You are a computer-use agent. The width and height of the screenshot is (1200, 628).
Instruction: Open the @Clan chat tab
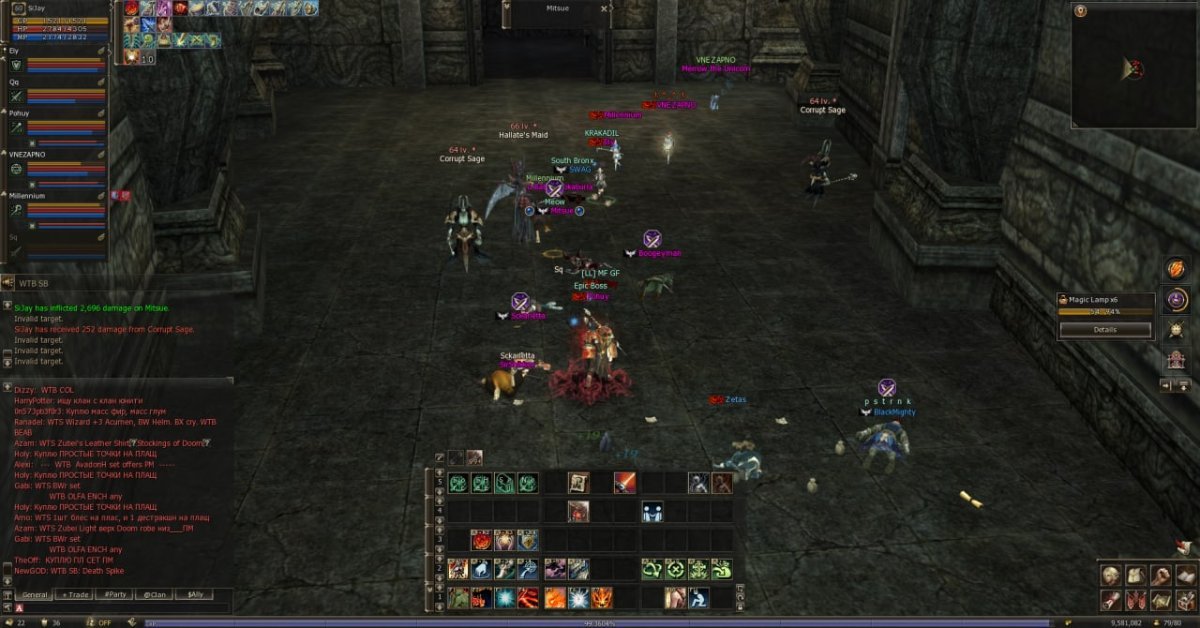point(154,595)
